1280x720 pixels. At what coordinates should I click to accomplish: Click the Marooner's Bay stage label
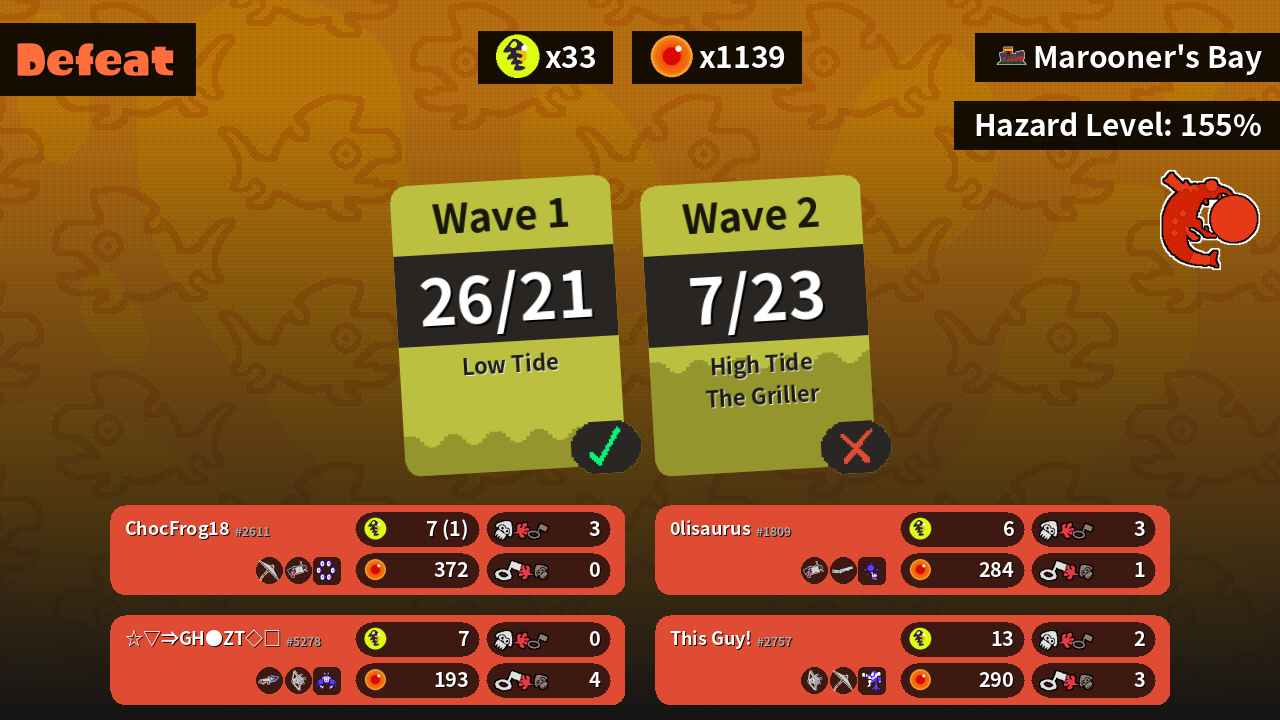(x=1128, y=58)
